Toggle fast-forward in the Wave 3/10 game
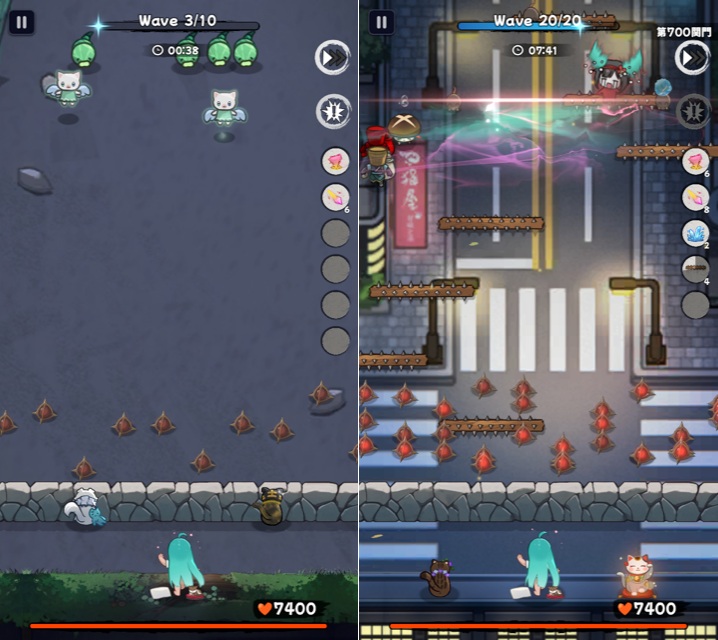 pyautogui.click(x=333, y=58)
